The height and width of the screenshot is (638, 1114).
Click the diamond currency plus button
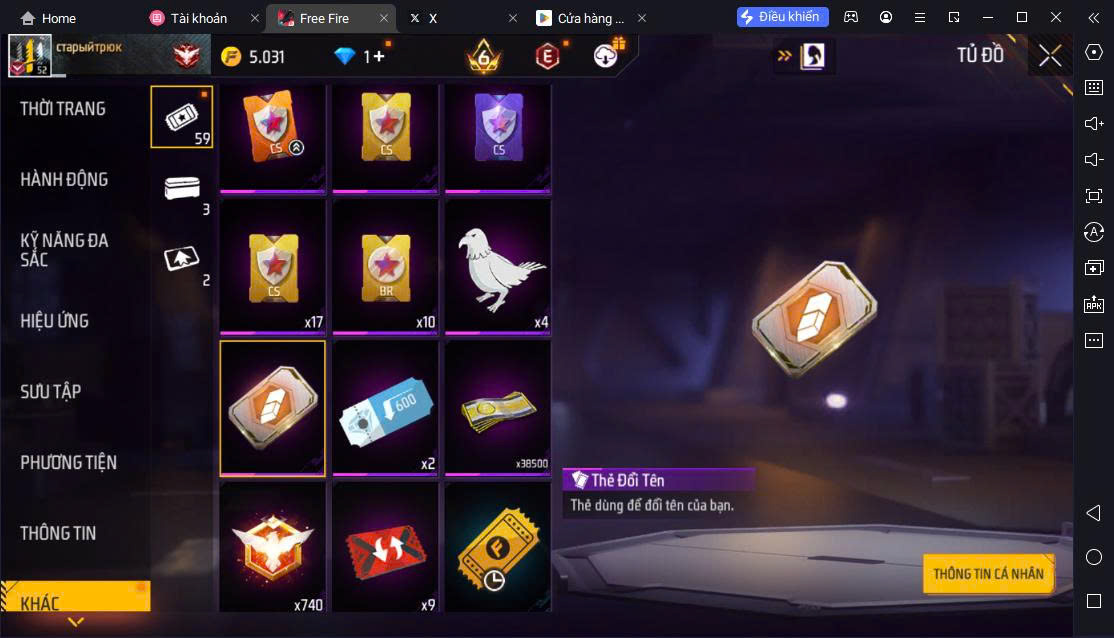click(377, 57)
